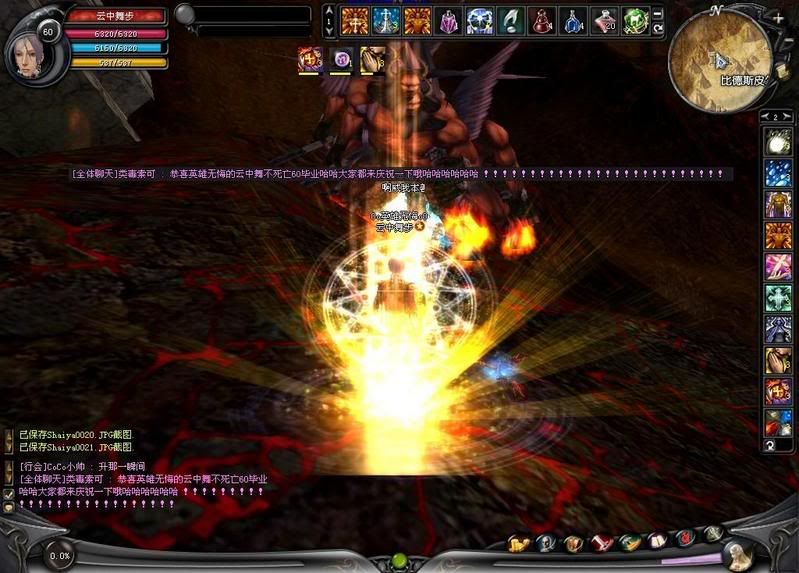This screenshot has height=573, width=799.
Task: Activate the purple crystal skill in top hotbar
Action: tap(449, 20)
